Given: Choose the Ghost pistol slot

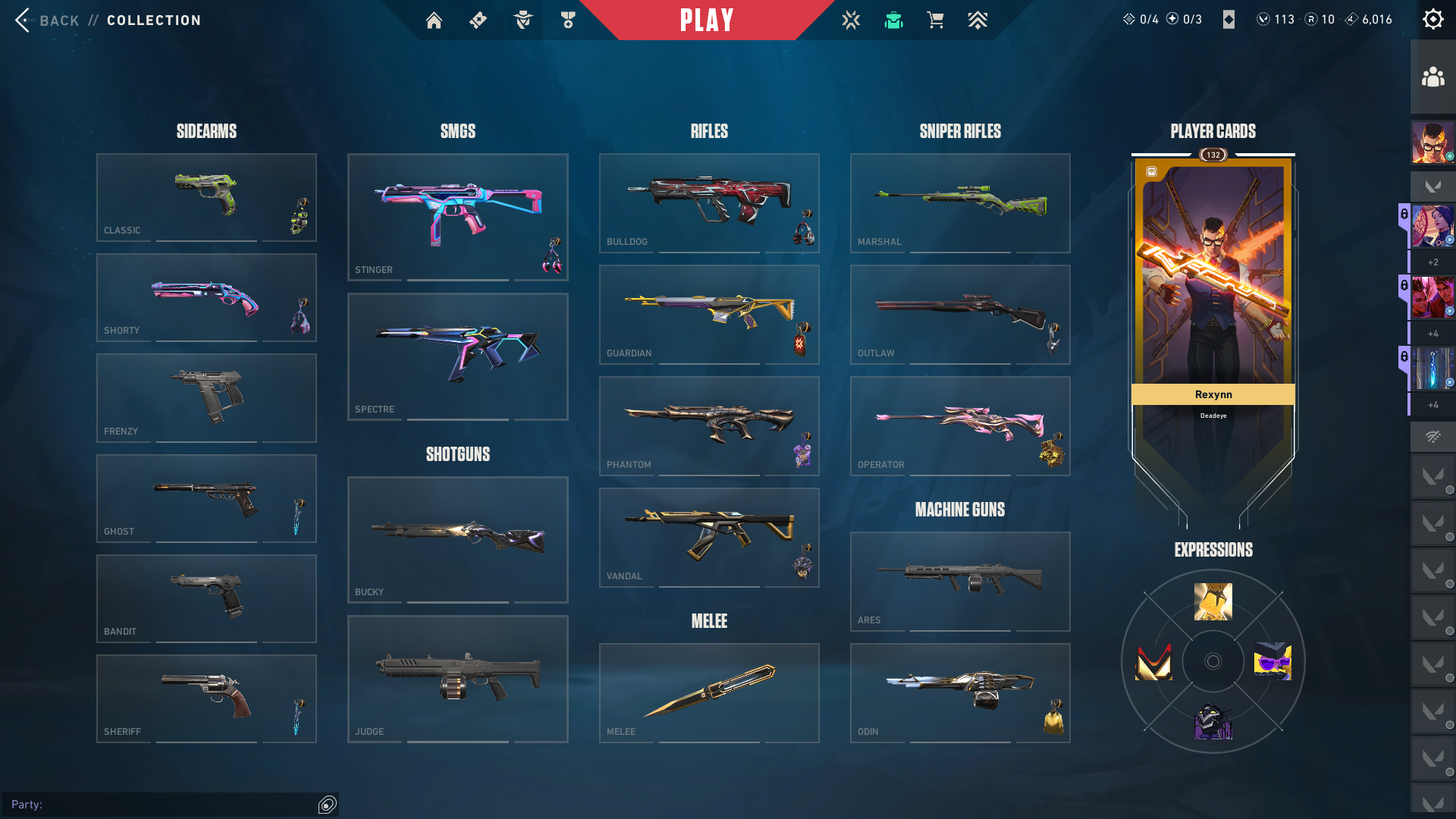Looking at the screenshot, I should pyautogui.click(x=206, y=498).
